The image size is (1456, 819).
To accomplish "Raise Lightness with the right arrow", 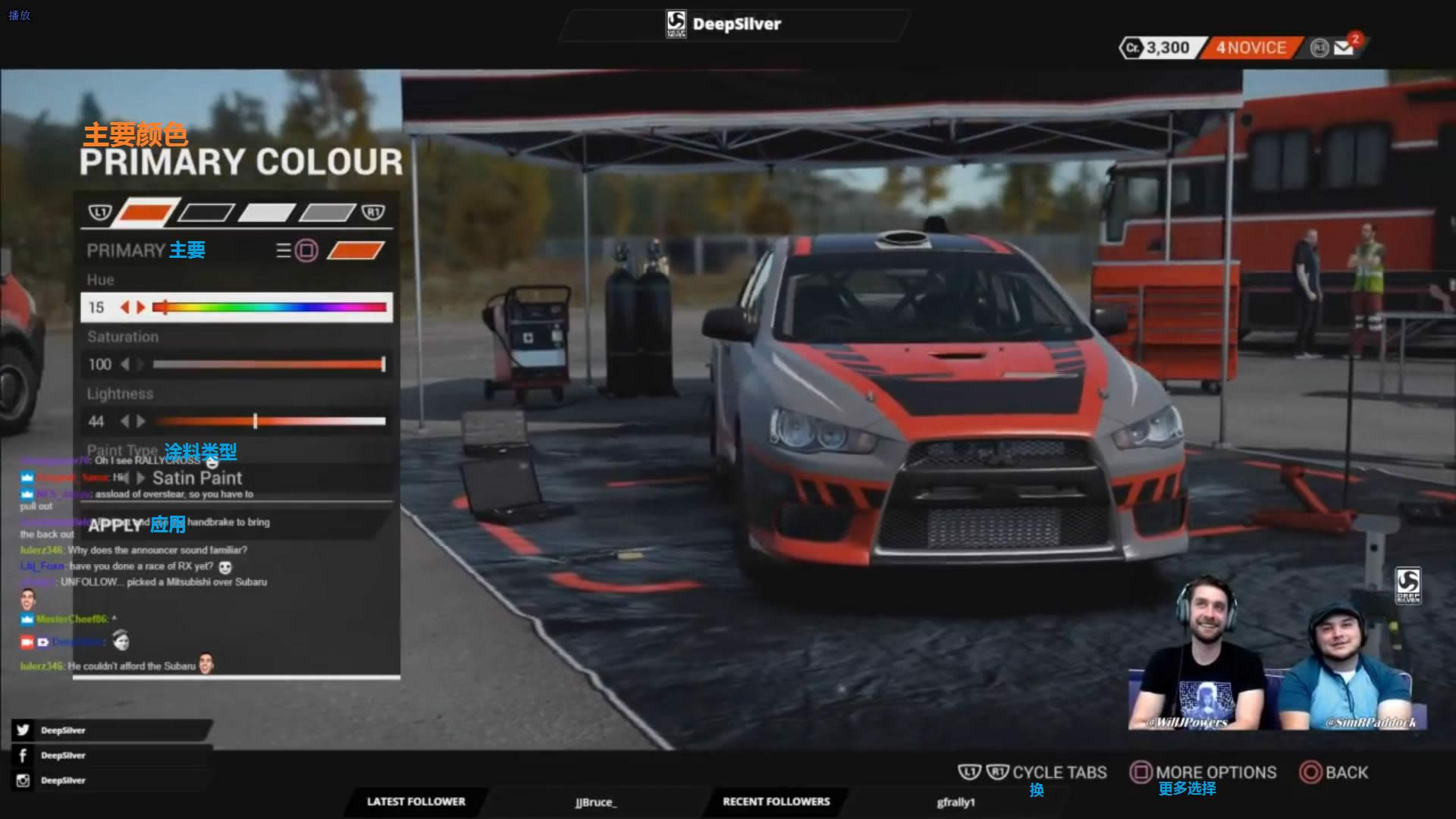I will coord(141,422).
